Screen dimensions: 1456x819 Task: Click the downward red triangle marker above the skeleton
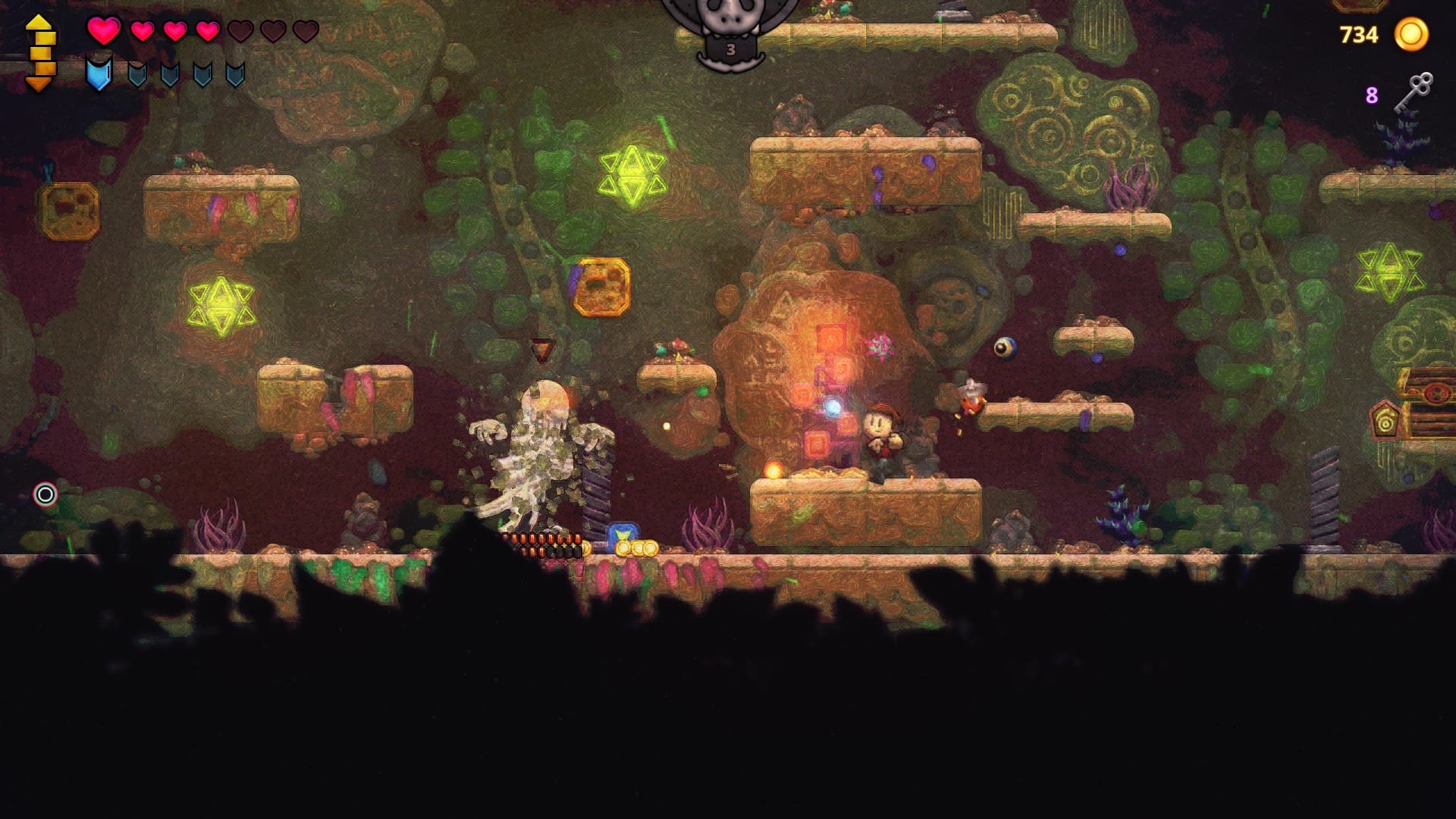coord(541,348)
